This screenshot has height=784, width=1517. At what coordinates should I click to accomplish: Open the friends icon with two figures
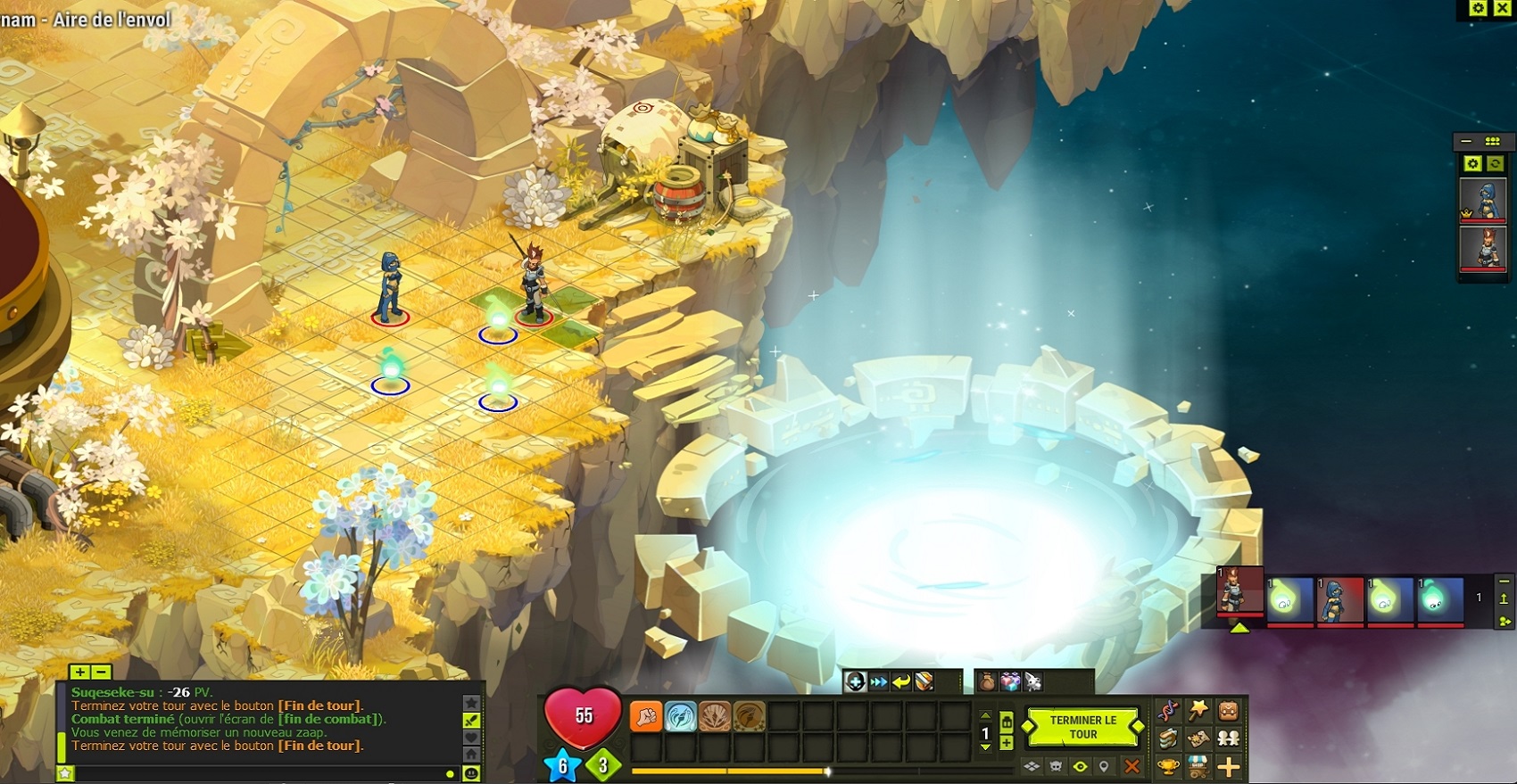coord(1228,739)
